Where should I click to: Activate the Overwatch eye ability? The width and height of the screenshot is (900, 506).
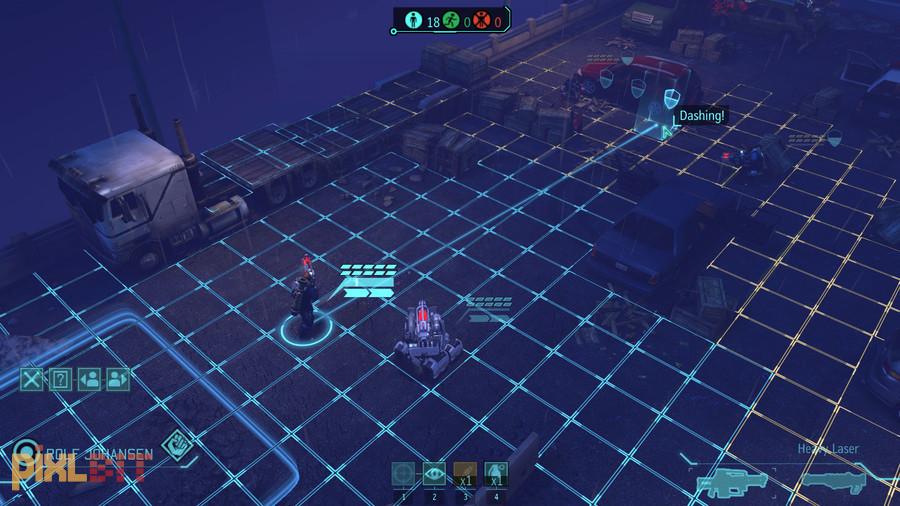433,475
